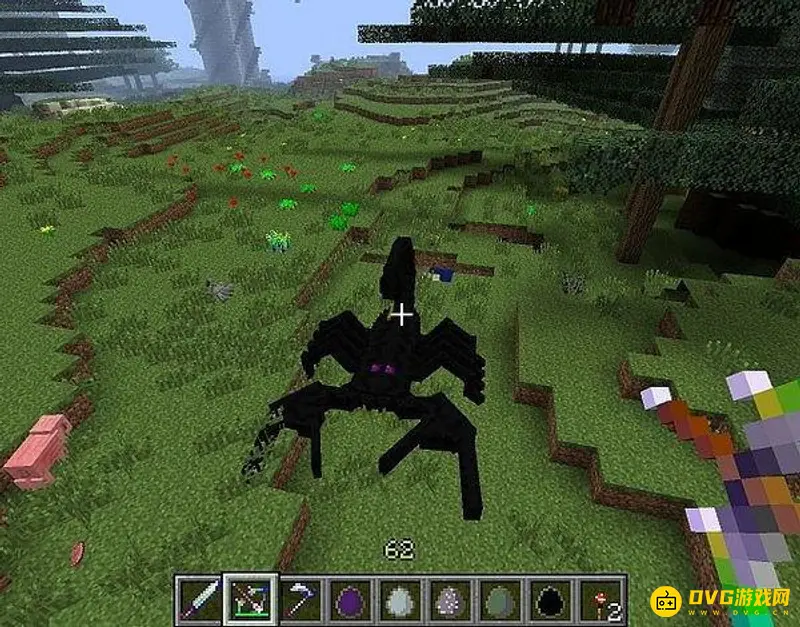Choose the bow hotbar slot
Viewport: 800px width, 627px height.
[x=247, y=599]
